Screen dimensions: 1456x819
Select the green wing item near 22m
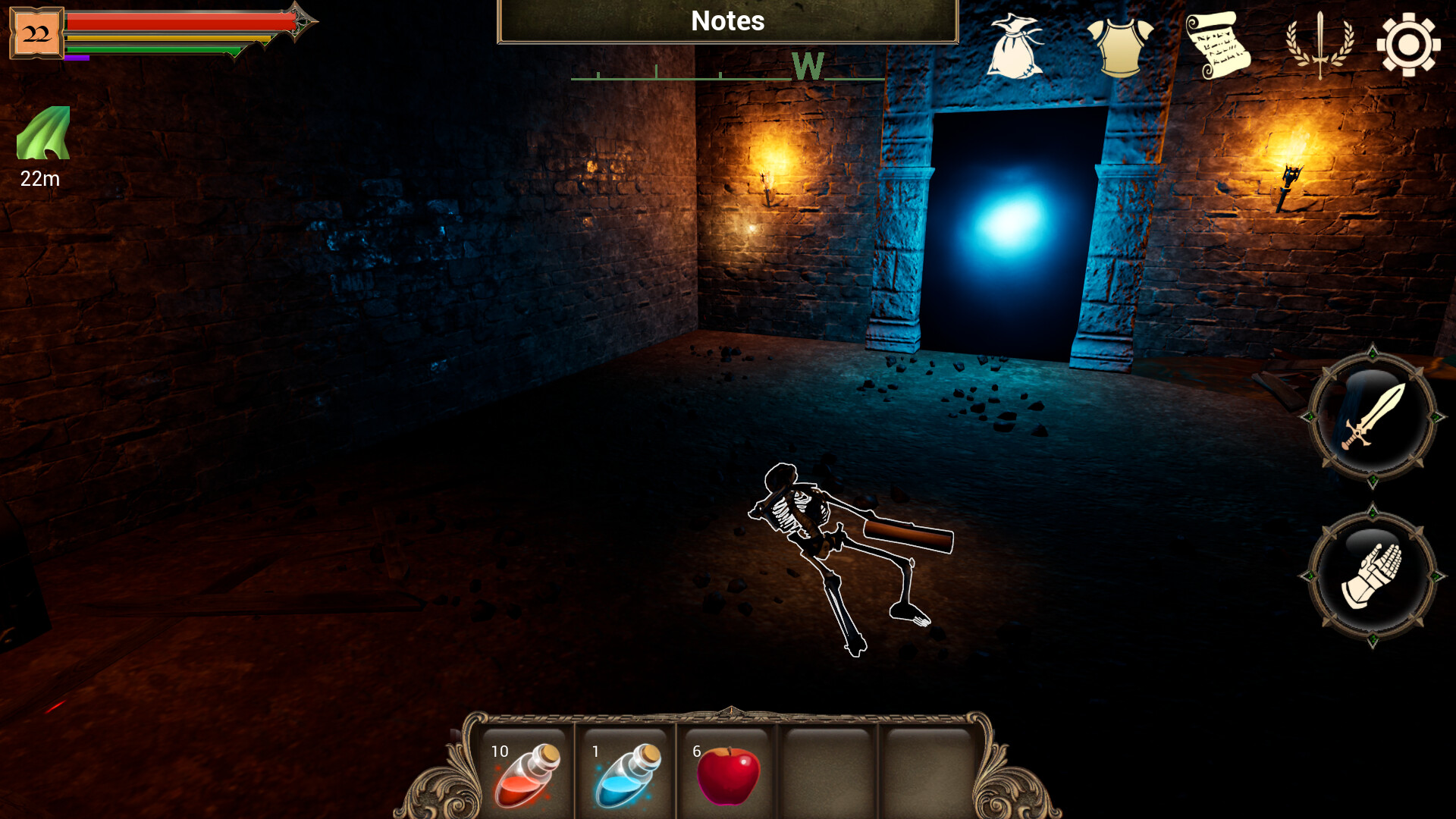[42, 136]
